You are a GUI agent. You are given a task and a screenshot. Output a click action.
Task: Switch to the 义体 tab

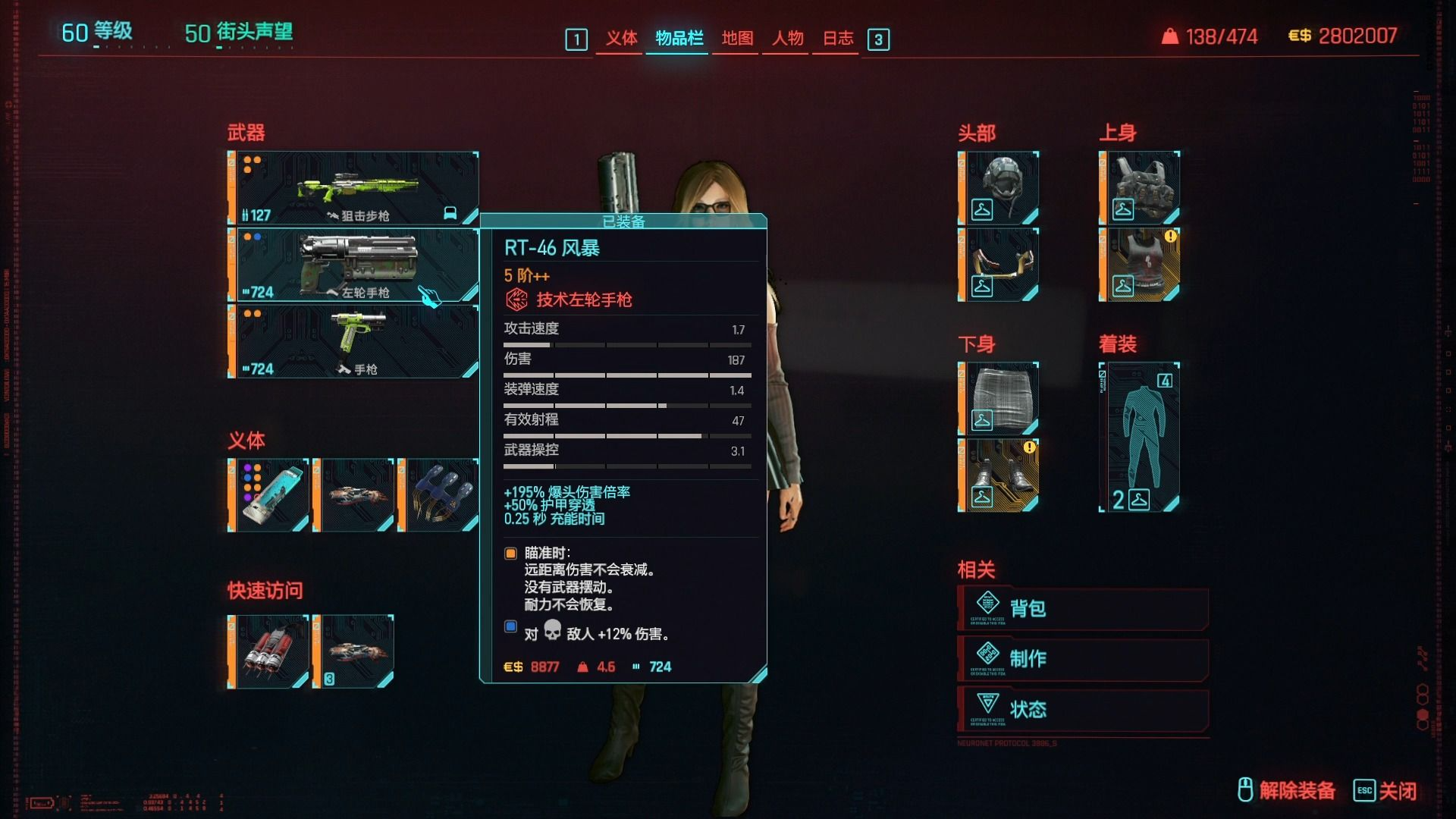tap(621, 38)
